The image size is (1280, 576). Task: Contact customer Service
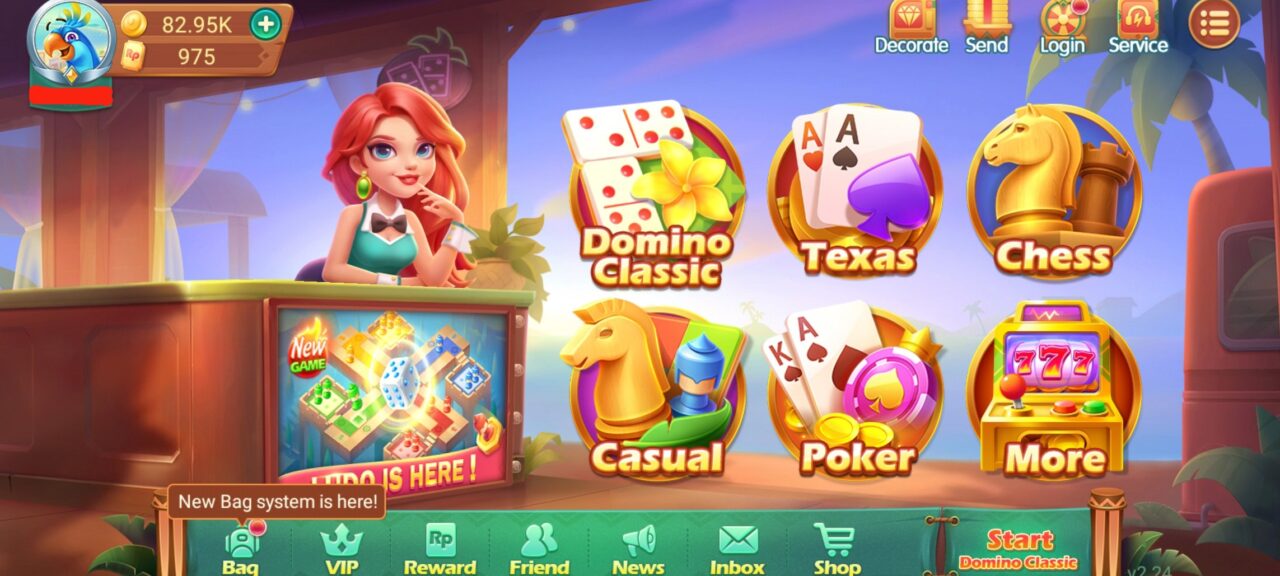tap(1138, 27)
